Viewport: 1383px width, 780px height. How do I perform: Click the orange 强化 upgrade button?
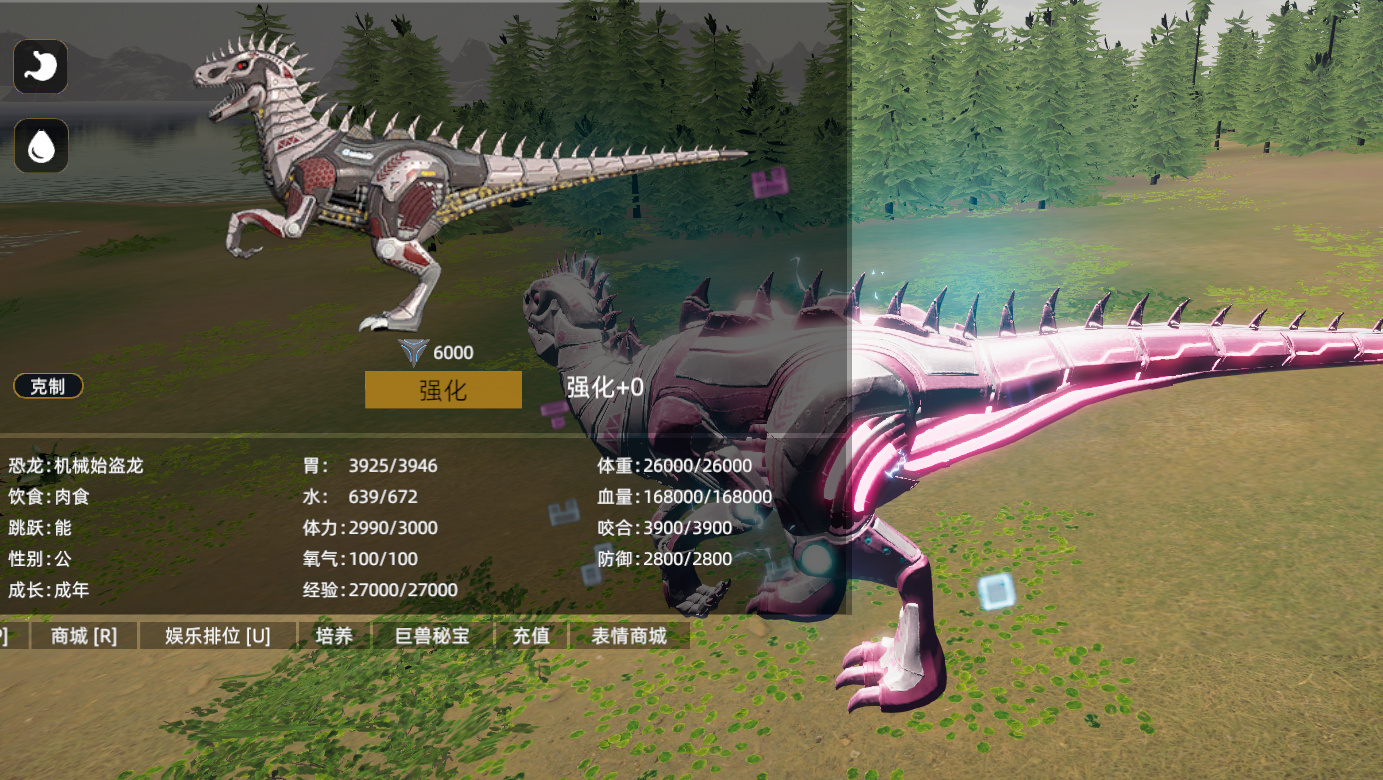click(x=443, y=390)
